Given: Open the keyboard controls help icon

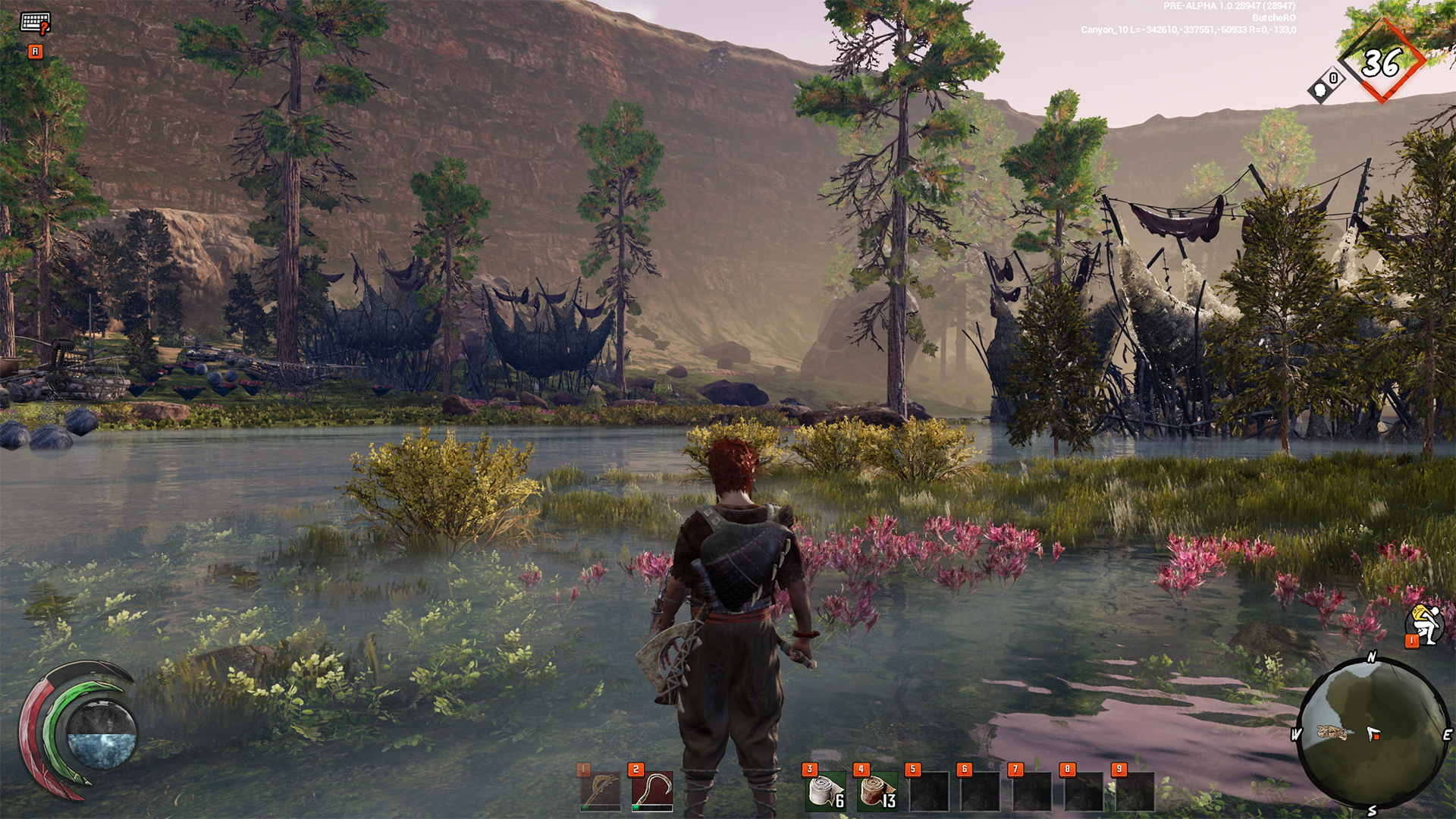Looking at the screenshot, I should coord(35,23).
